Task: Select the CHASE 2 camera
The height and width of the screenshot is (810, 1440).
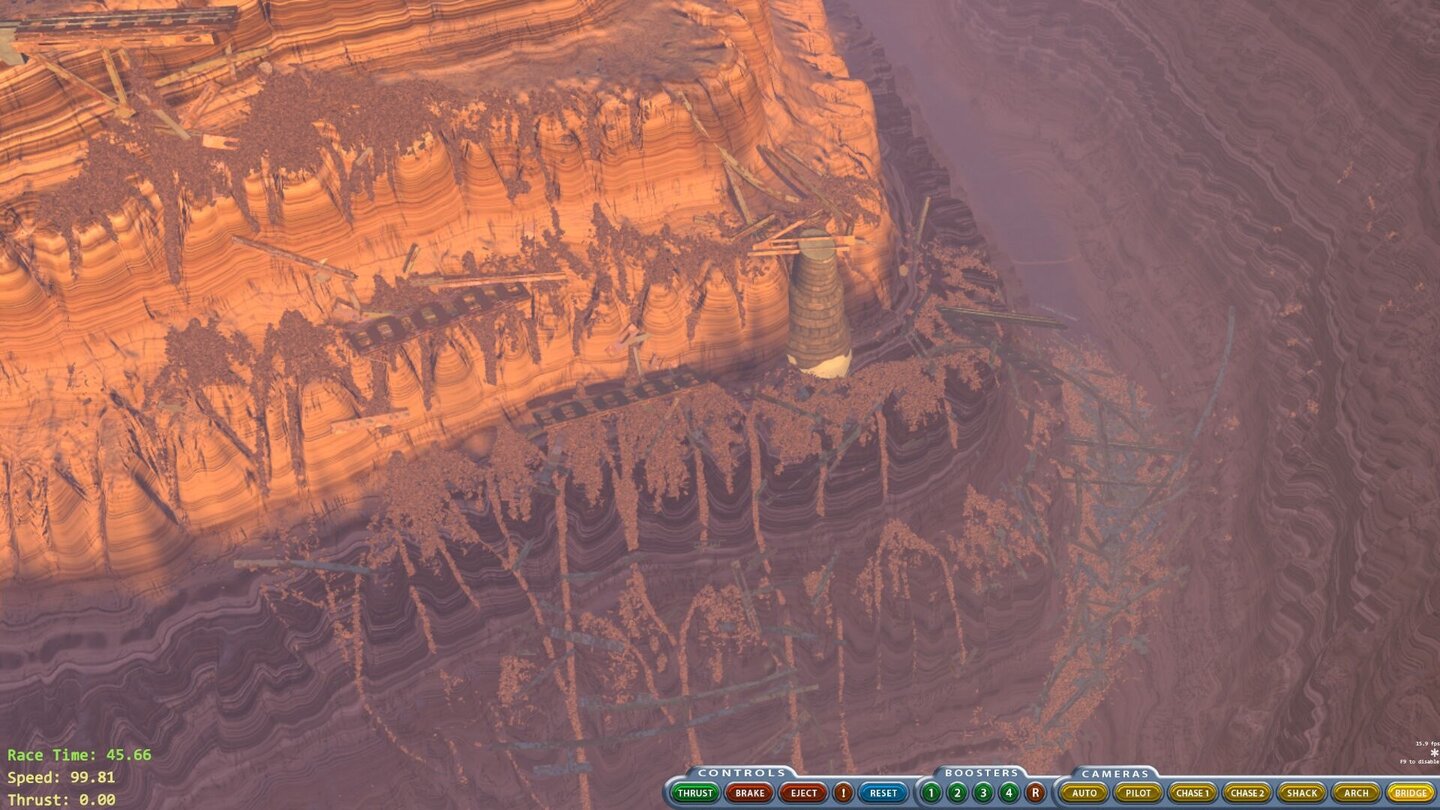Action: (1245, 792)
